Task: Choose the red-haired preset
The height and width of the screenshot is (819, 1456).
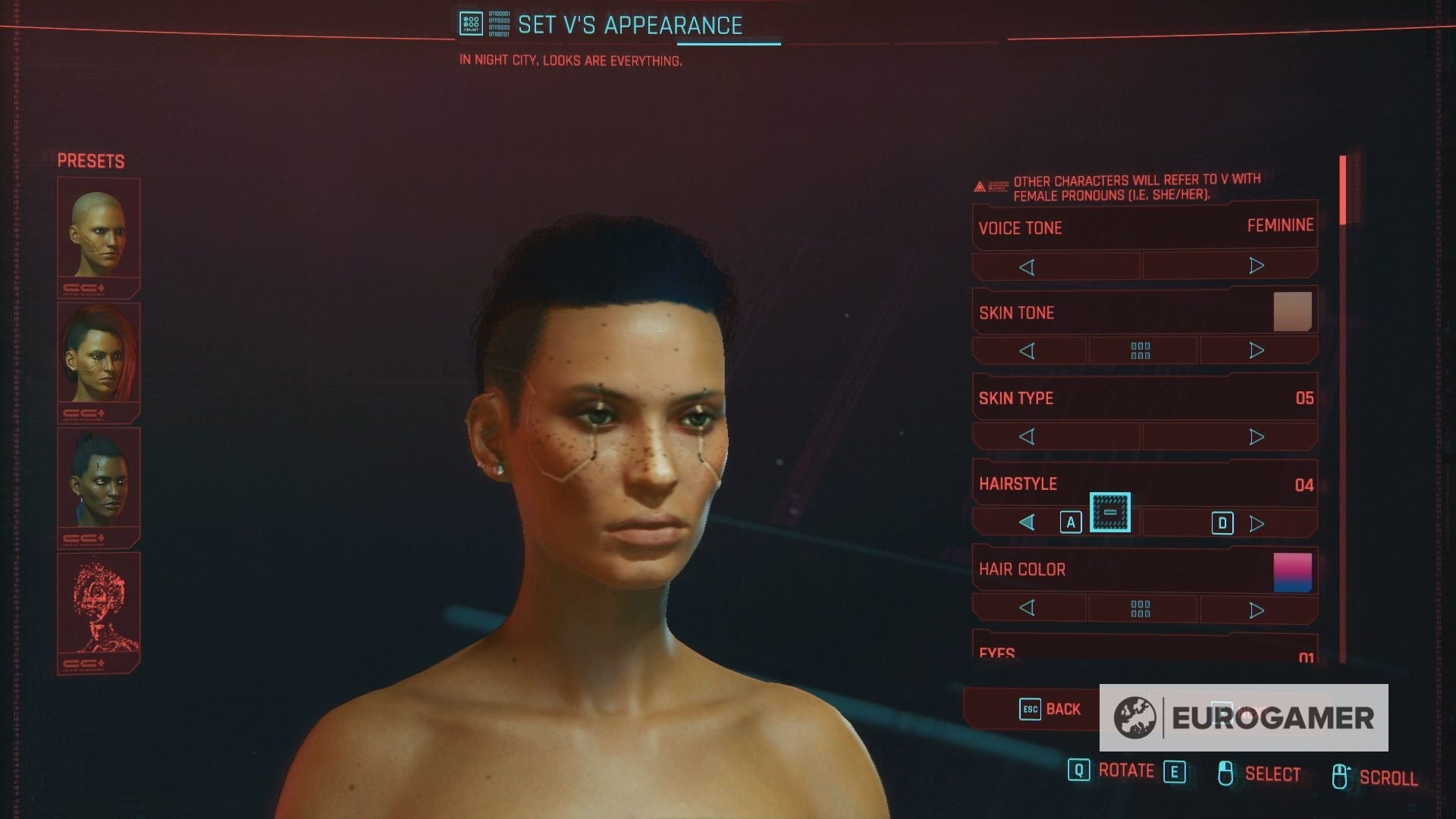Action: pyautogui.click(x=99, y=354)
